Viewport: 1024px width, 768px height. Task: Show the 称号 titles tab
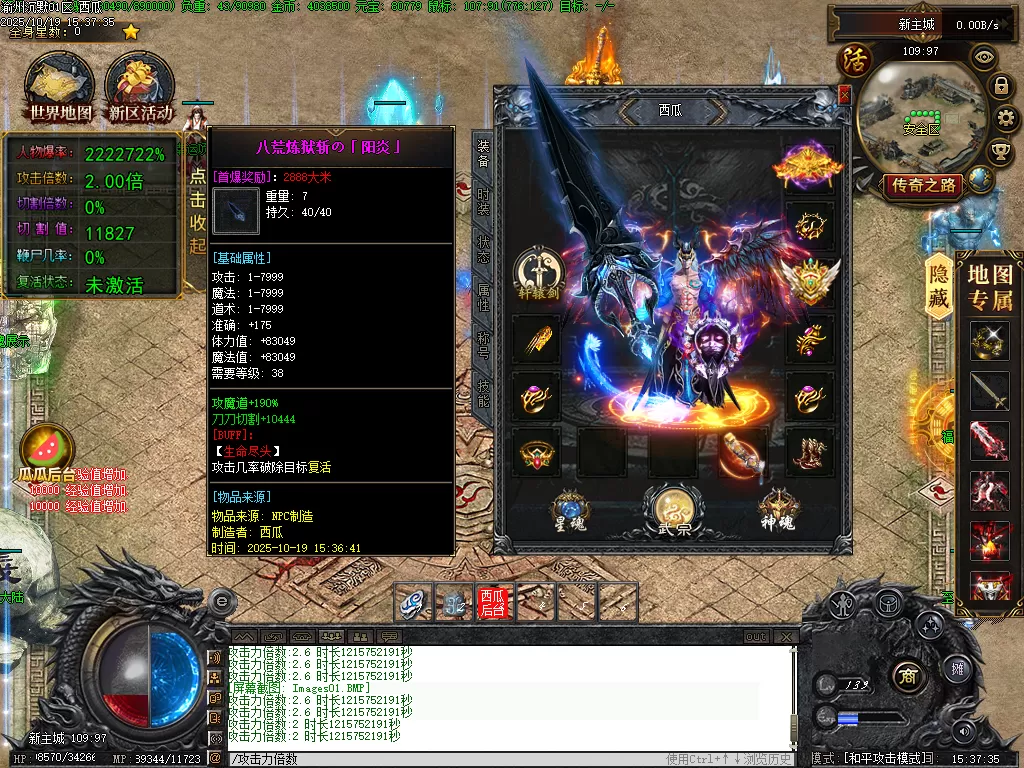[x=483, y=345]
